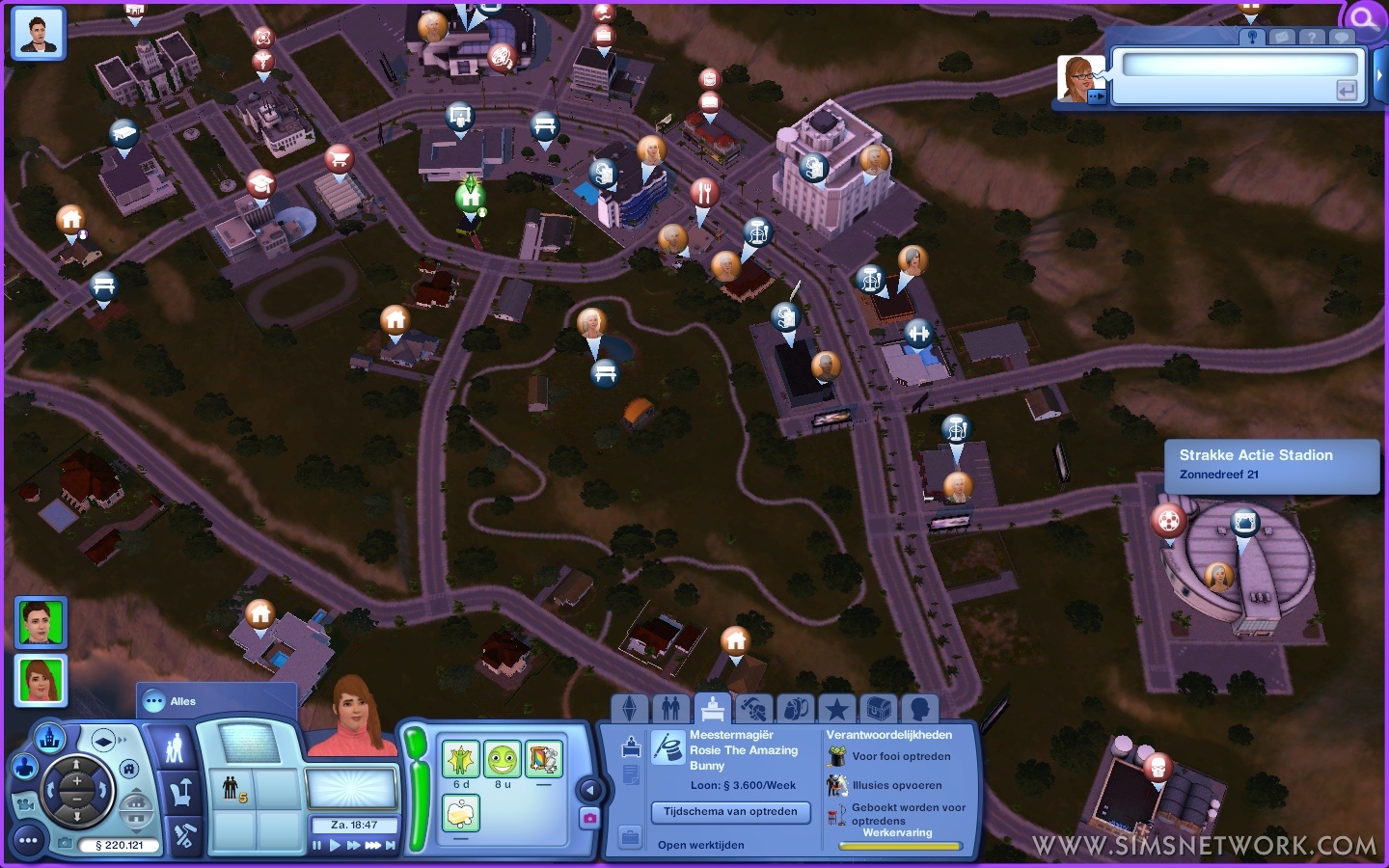Image resolution: width=1389 pixels, height=868 pixels.
Task: Open the options menu with three dots
Action: click(x=28, y=841)
